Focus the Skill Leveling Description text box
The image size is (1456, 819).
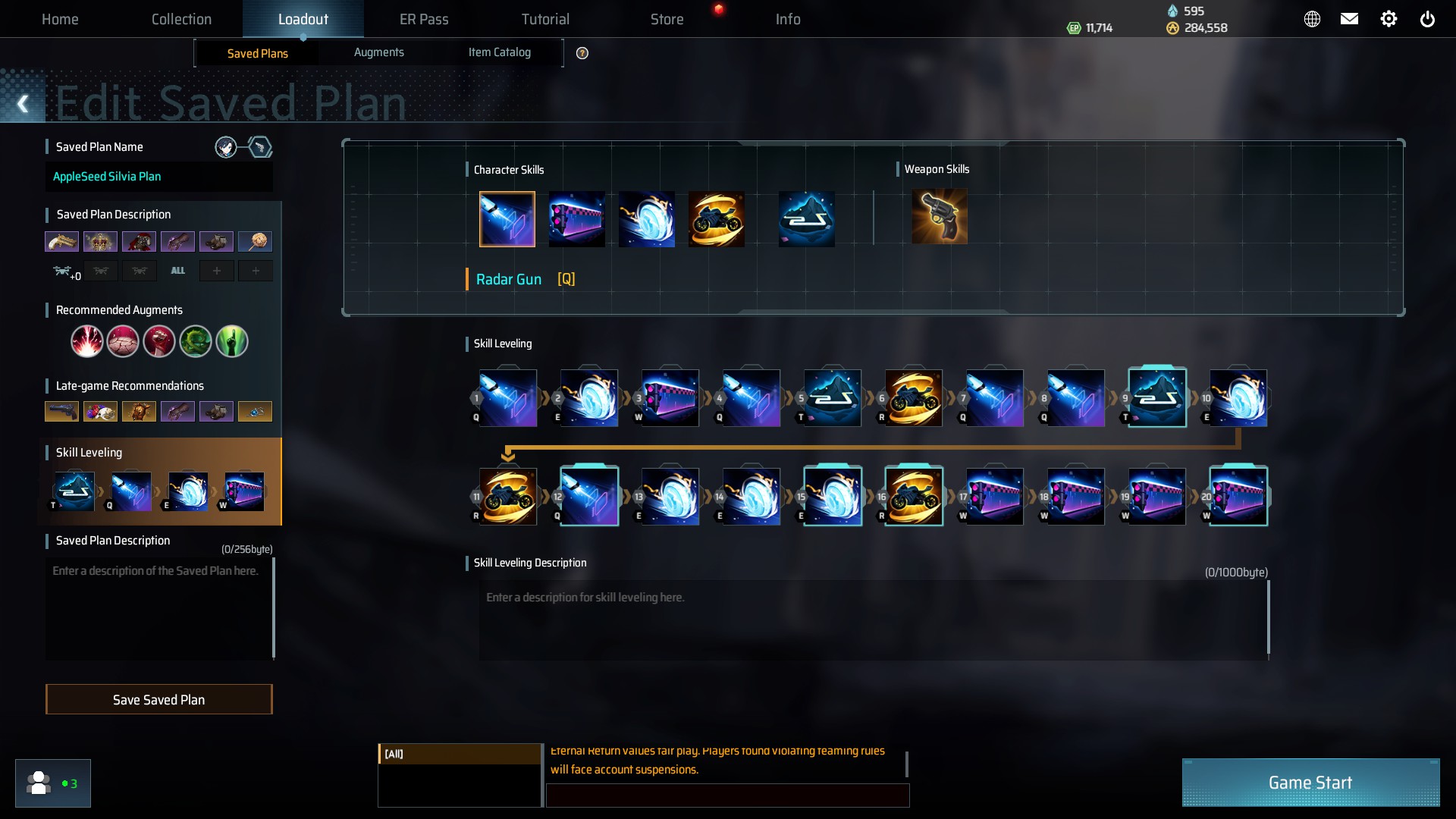click(872, 620)
